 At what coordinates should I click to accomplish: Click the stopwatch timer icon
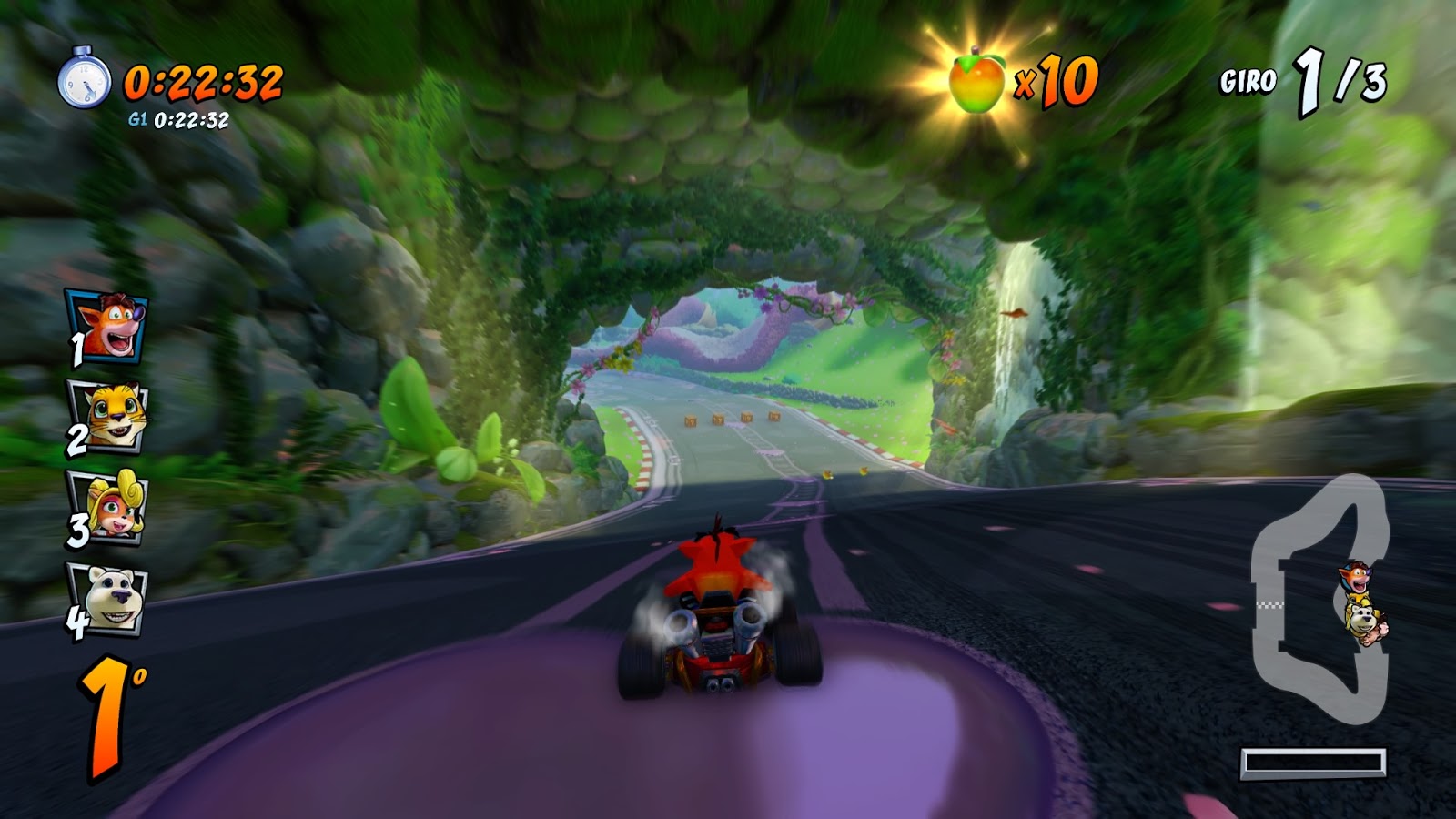(x=86, y=80)
